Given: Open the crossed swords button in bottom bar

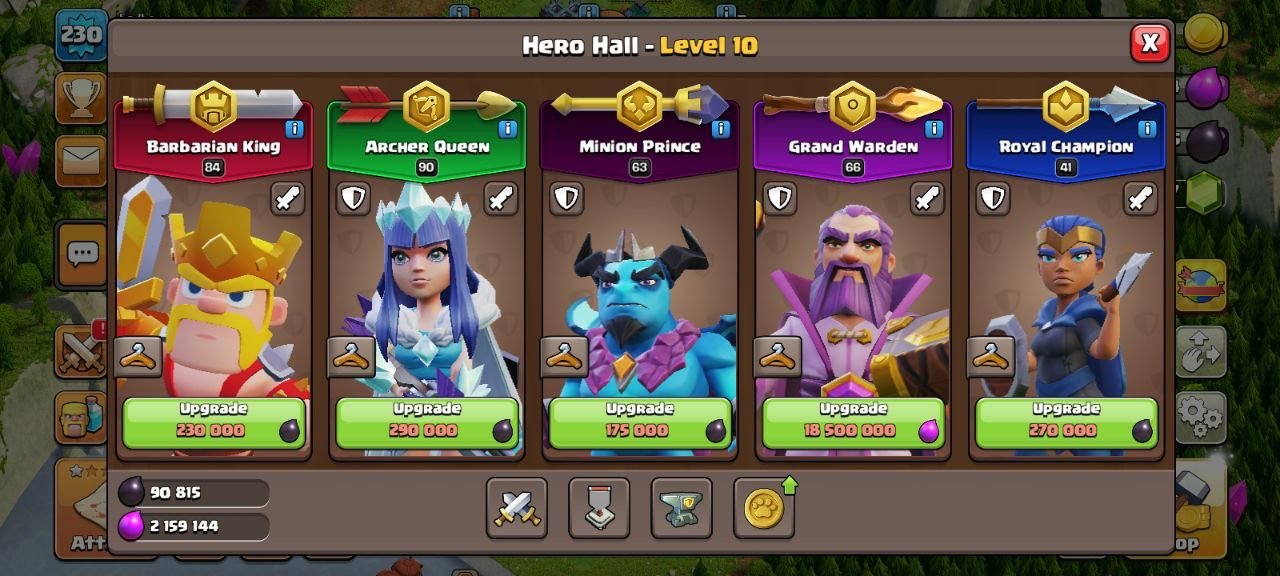Looking at the screenshot, I should (517, 508).
